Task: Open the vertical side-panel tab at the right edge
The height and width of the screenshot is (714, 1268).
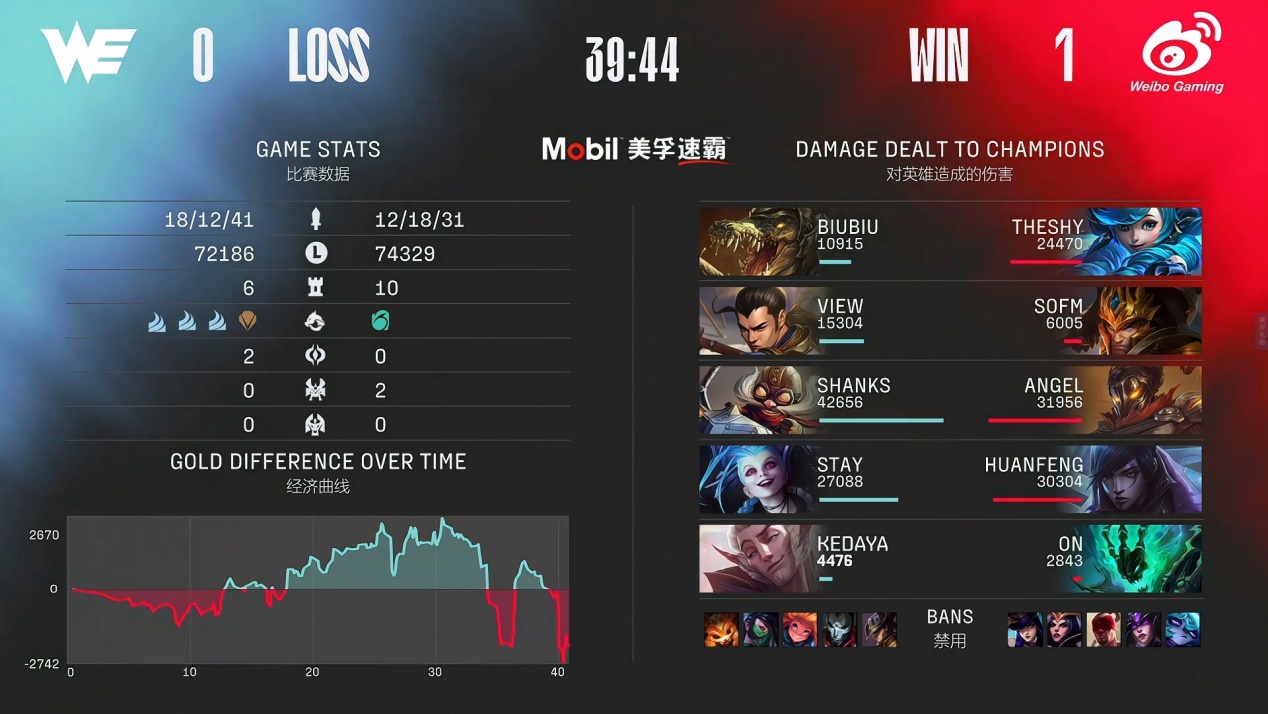Action: point(1262,330)
